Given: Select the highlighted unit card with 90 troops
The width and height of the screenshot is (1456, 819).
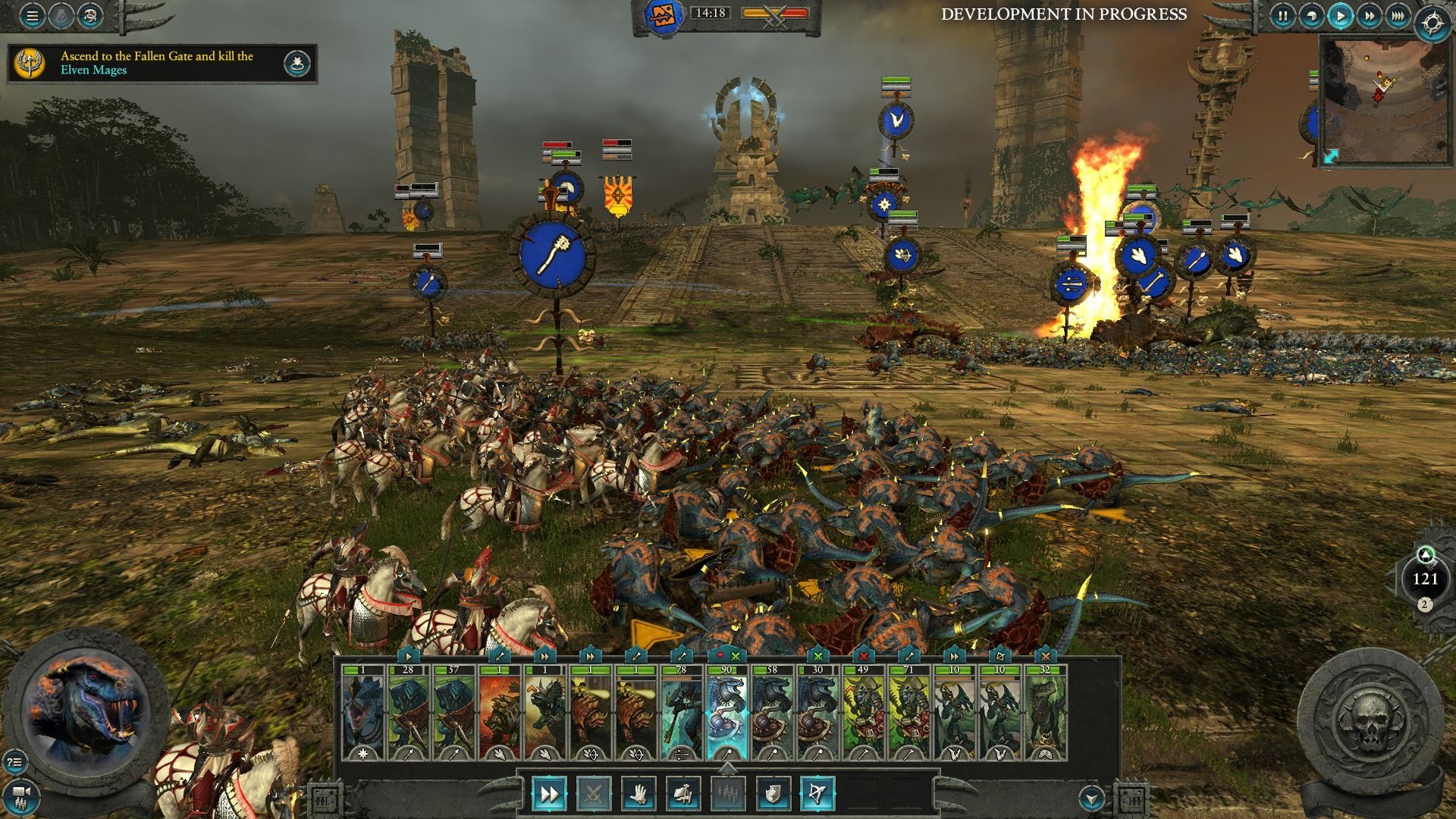Looking at the screenshot, I should 726,713.
